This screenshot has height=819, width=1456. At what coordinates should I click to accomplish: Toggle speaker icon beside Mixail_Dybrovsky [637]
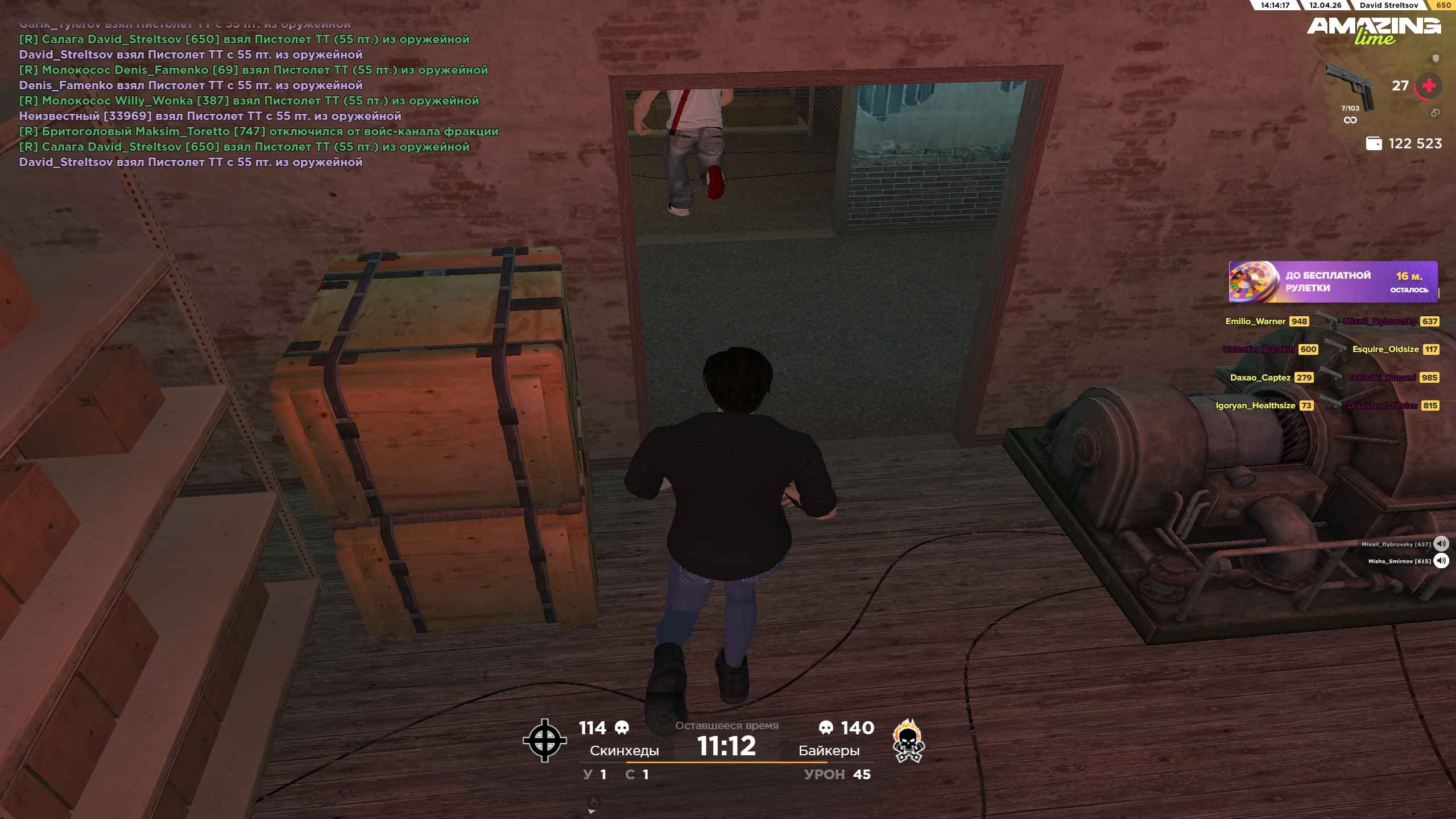pos(1441,544)
